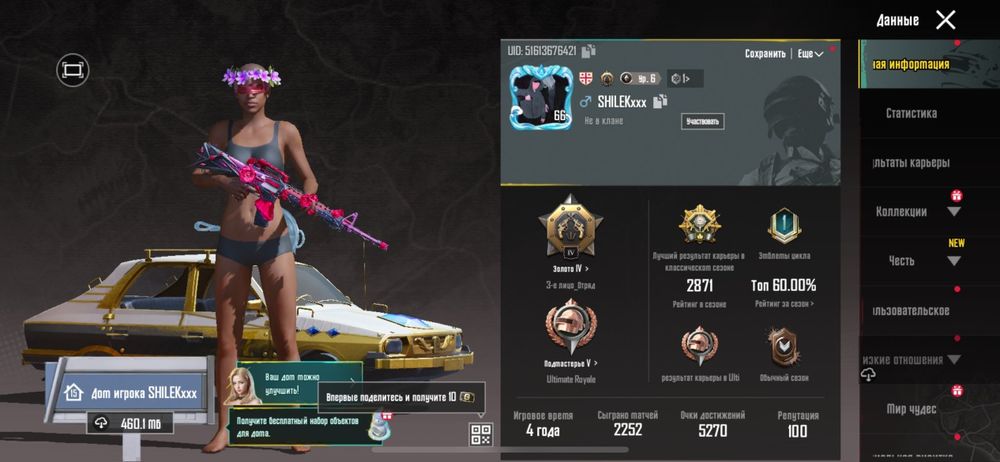Show the QR code
Screen dimensions: 1000x462
coord(481,433)
